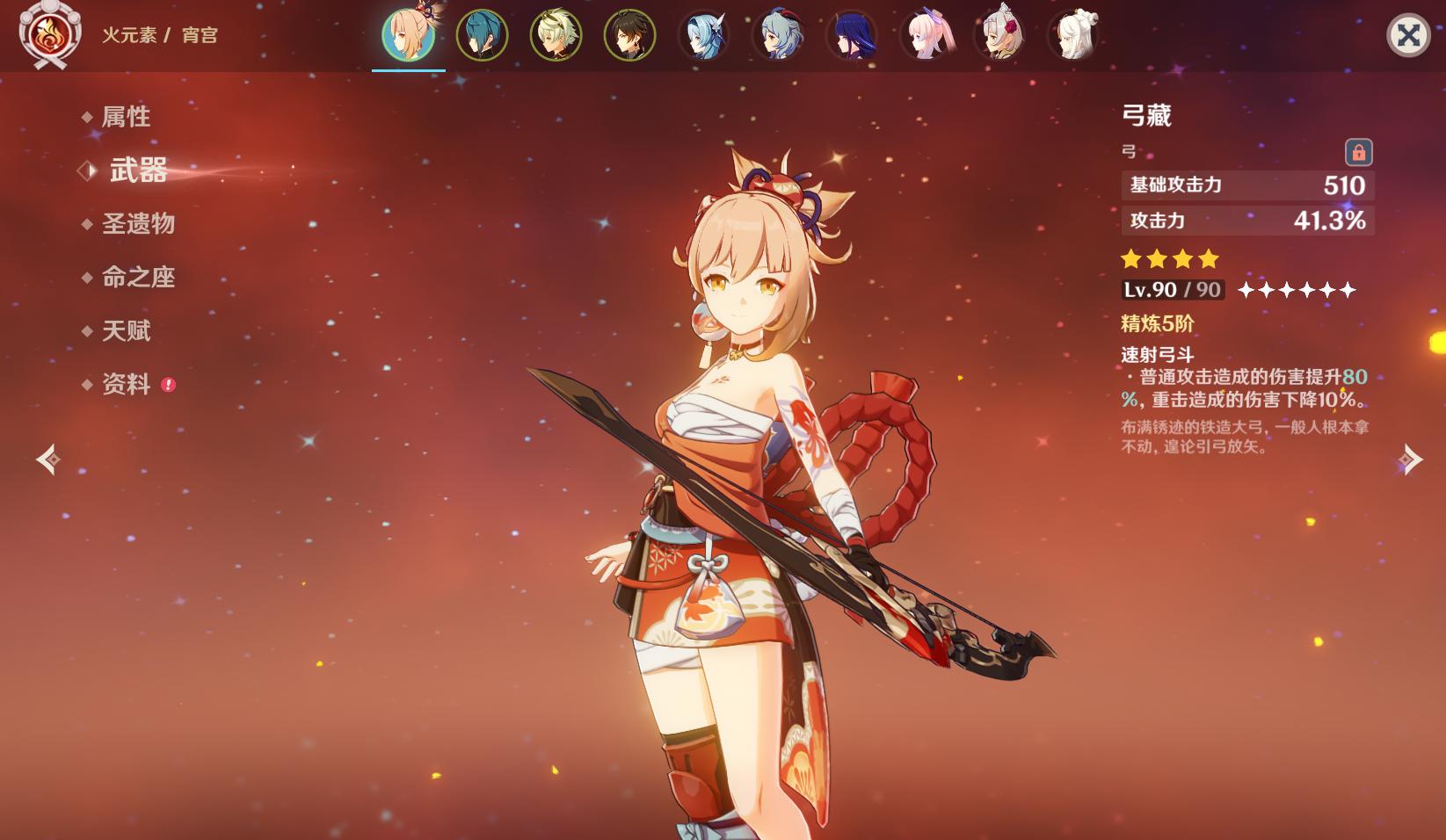View the 命之座 constellation page
1446x840 pixels.
click(x=138, y=278)
